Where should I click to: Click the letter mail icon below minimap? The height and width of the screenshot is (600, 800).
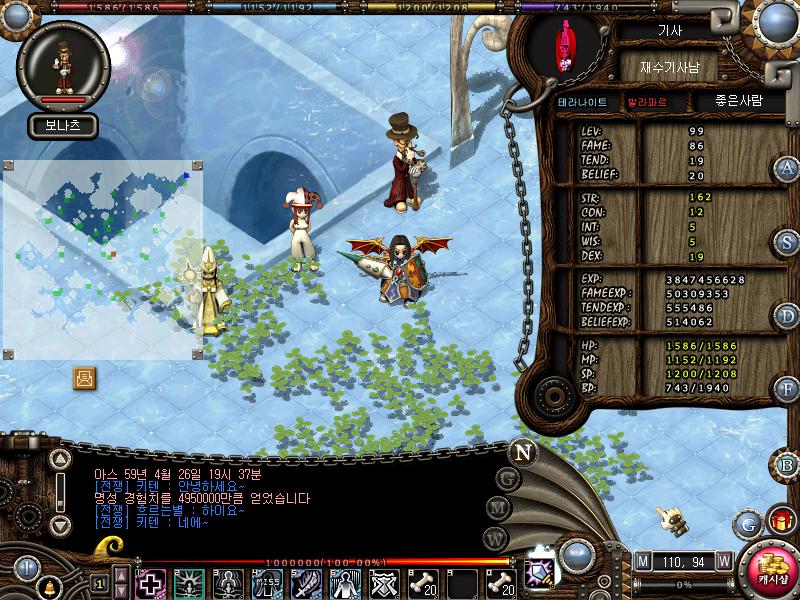pyautogui.click(x=85, y=378)
